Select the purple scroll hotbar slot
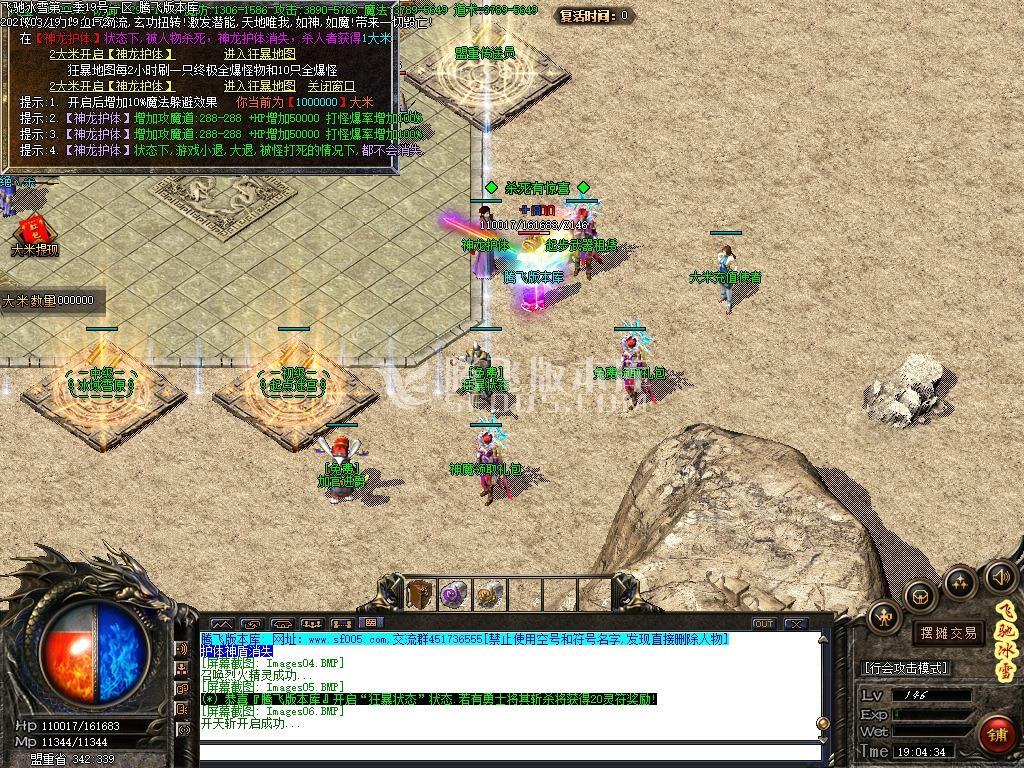Viewport: 1024px width, 768px height. pyautogui.click(x=454, y=594)
